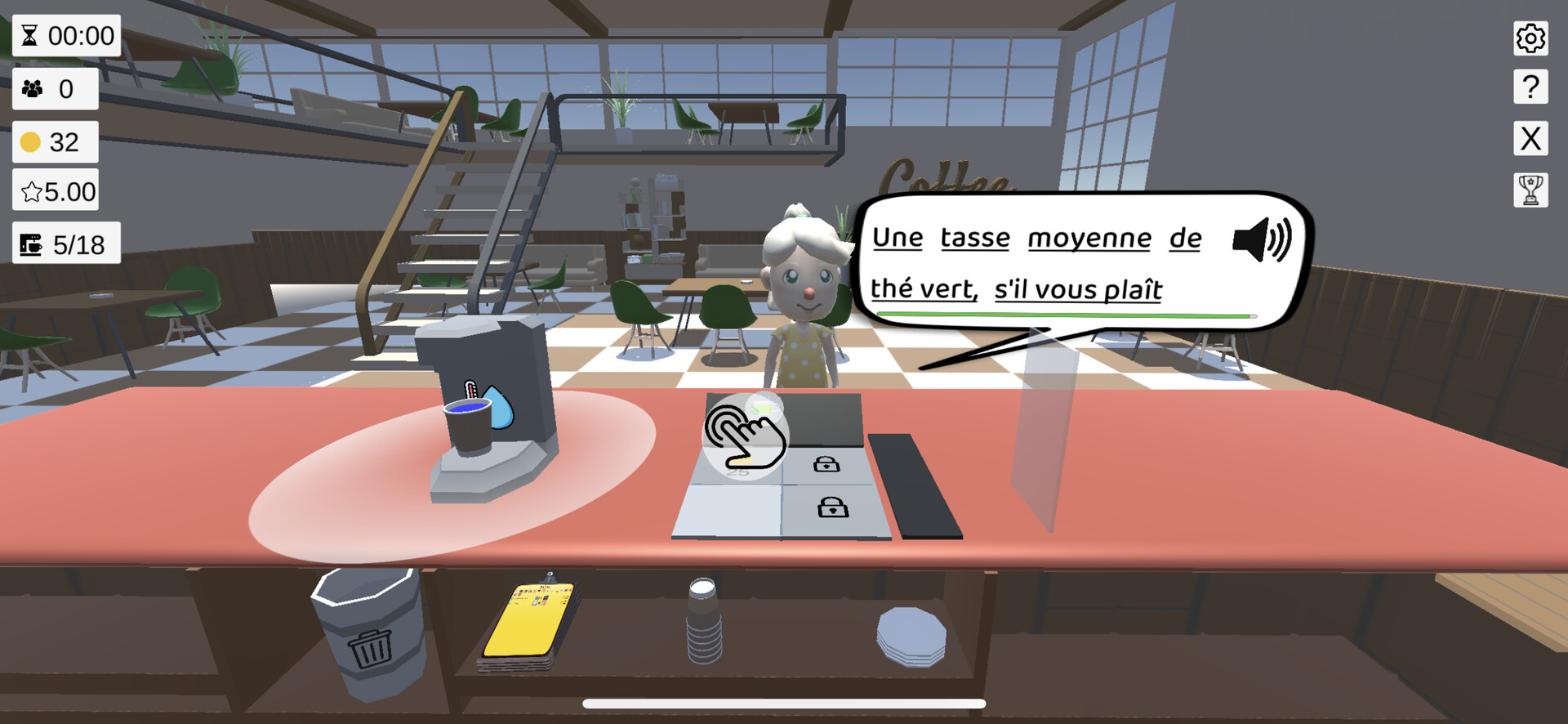The image size is (1568, 724).
Task: Select the locked lower recipe tile
Action: pos(830,510)
